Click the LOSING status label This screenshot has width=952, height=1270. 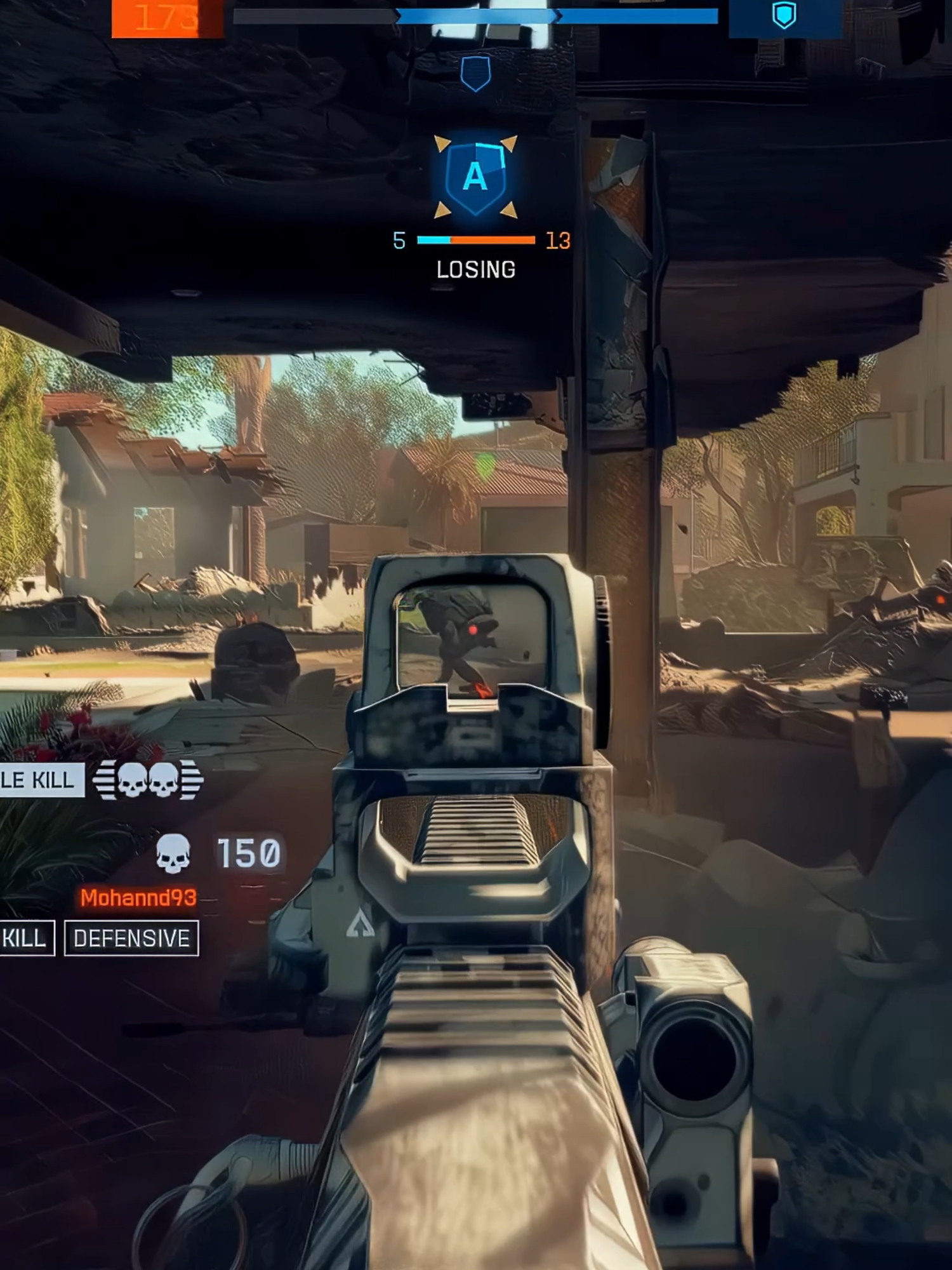tap(475, 269)
